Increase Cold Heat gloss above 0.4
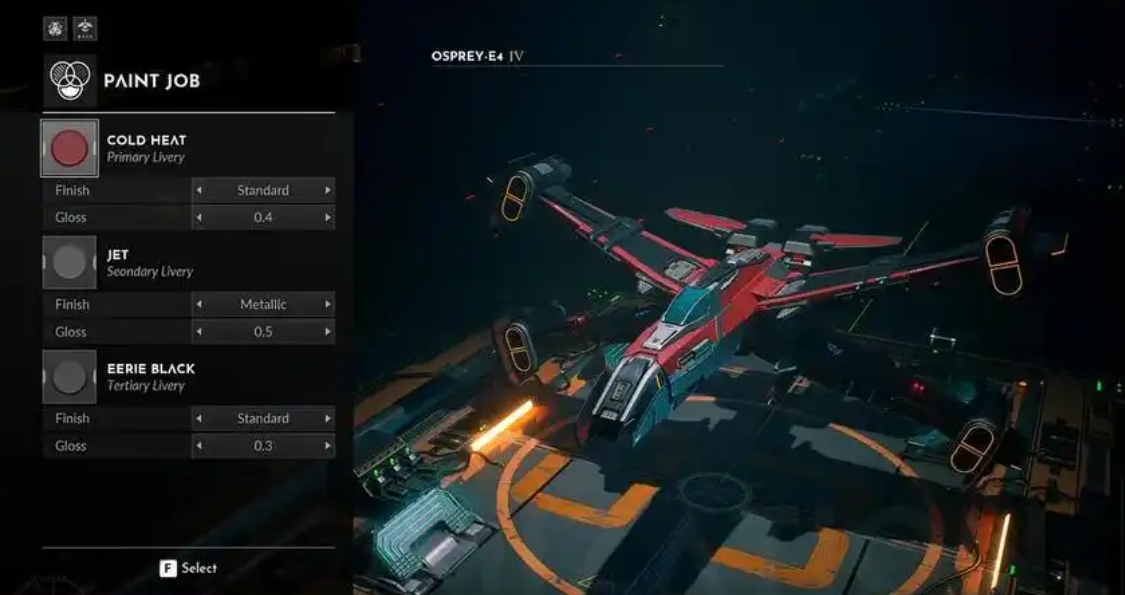Viewport: 1125px width, 595px height. pyautogui.click(x=327, y=217)
